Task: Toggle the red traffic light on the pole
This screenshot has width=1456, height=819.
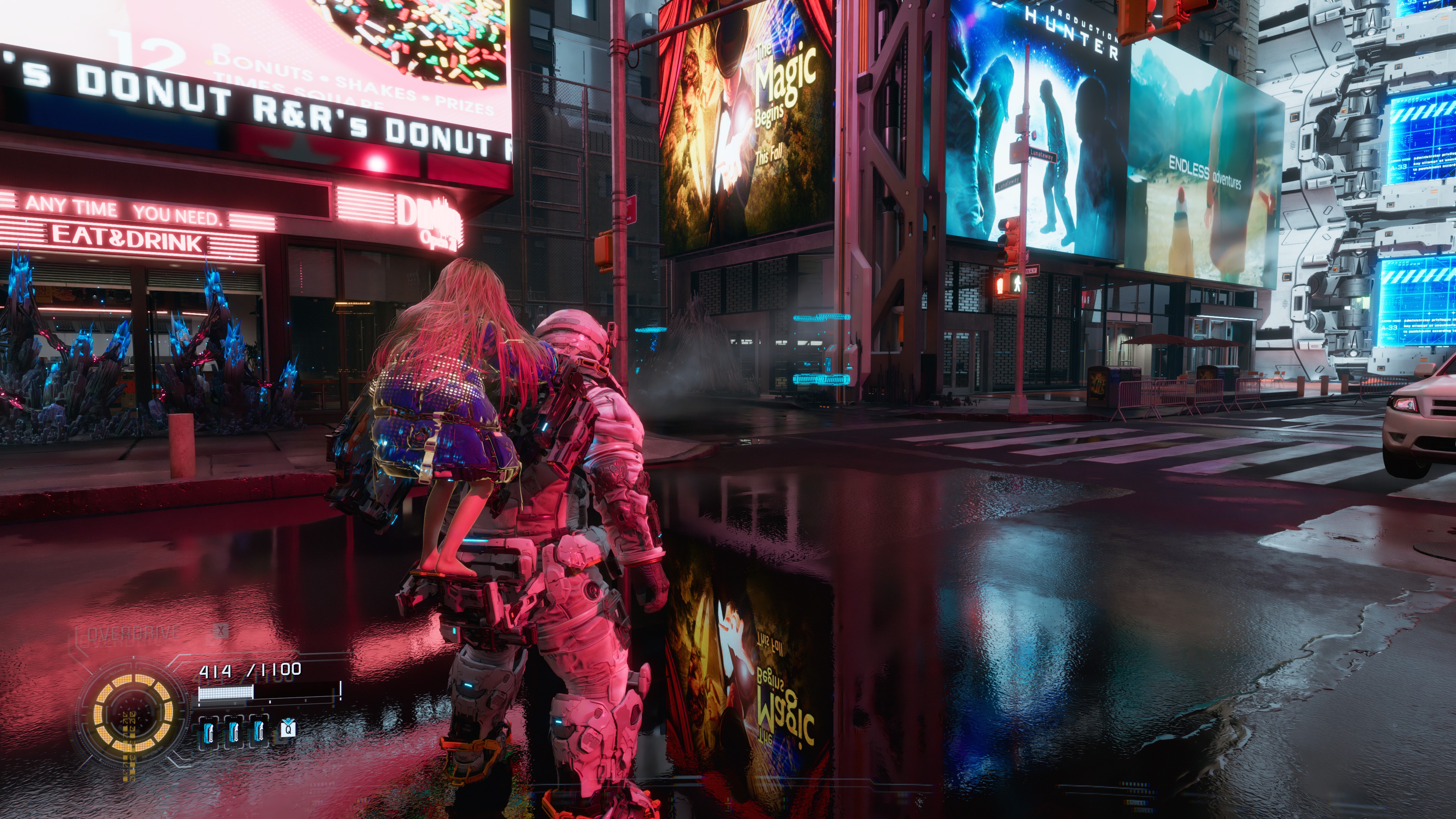Action: (1008, 225)
